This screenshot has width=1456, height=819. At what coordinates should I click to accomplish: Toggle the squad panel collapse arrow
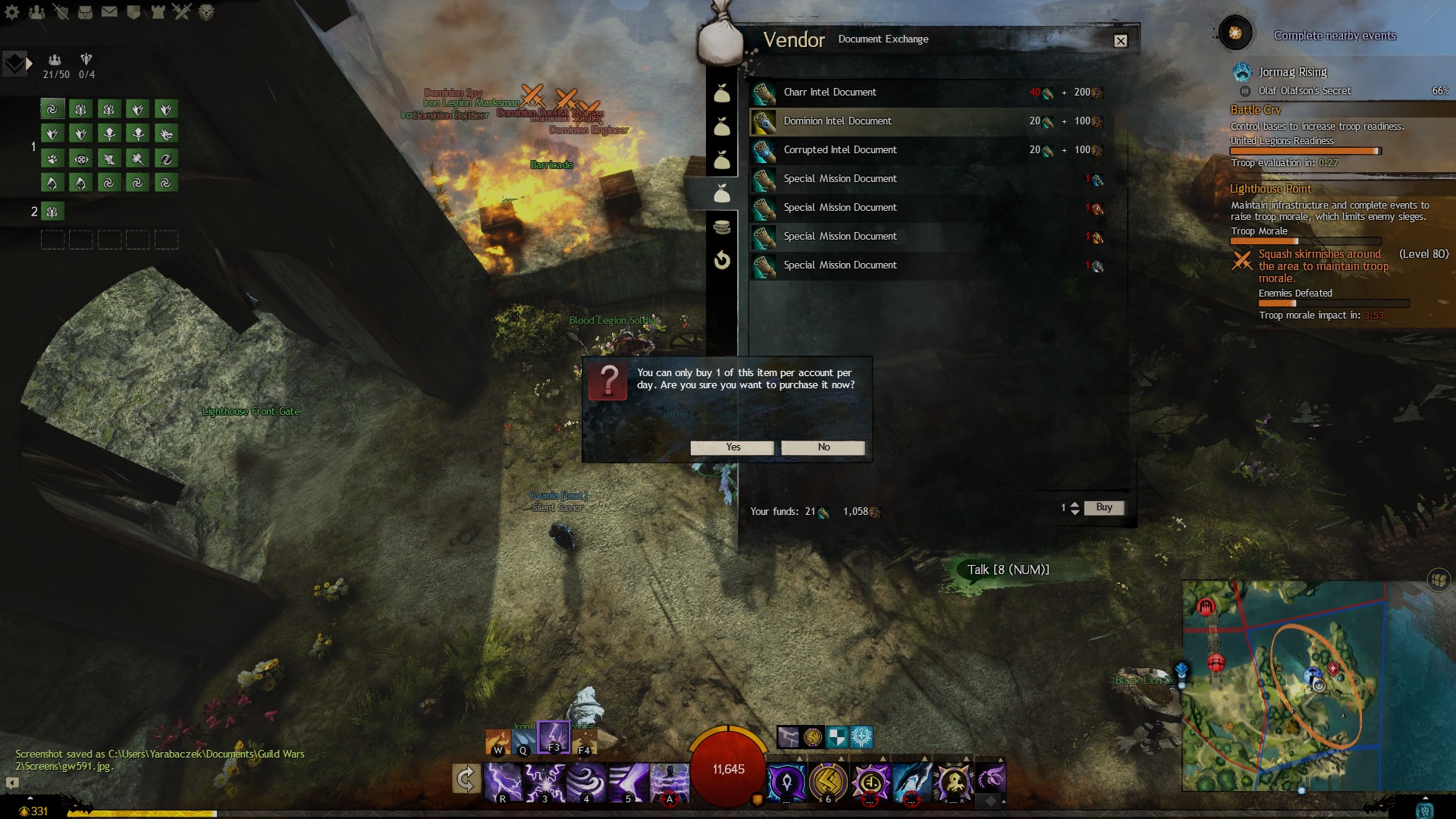click(x=29, y=64)
